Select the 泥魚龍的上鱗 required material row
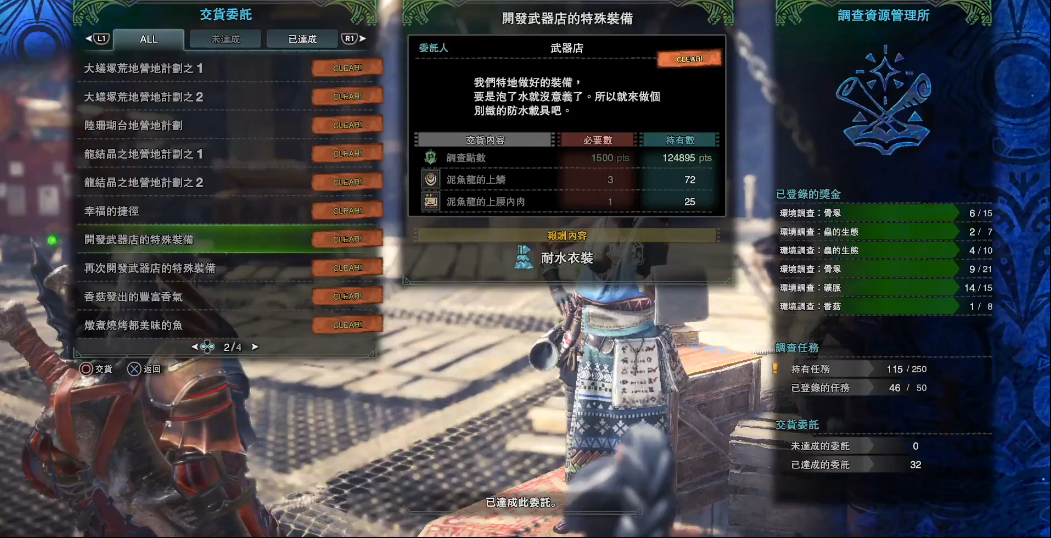The height and width of the screenshot is (538, 1051). coord(566,180)
